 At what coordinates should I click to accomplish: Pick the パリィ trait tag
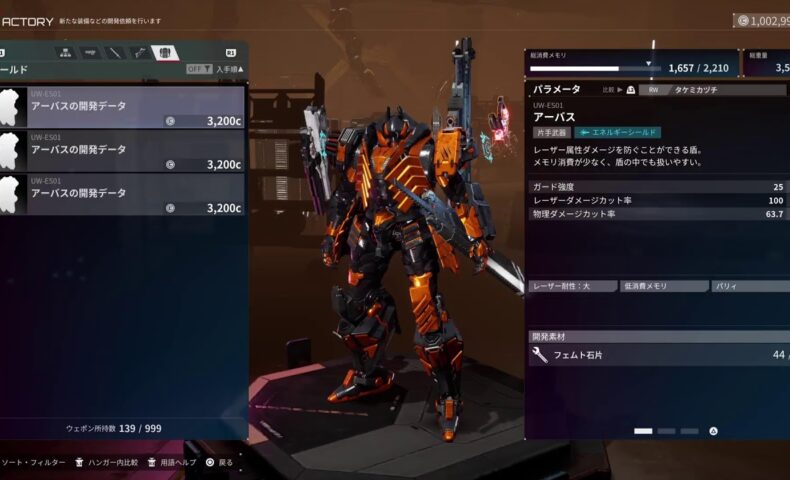pyautogui.click(x=748, y=286)
